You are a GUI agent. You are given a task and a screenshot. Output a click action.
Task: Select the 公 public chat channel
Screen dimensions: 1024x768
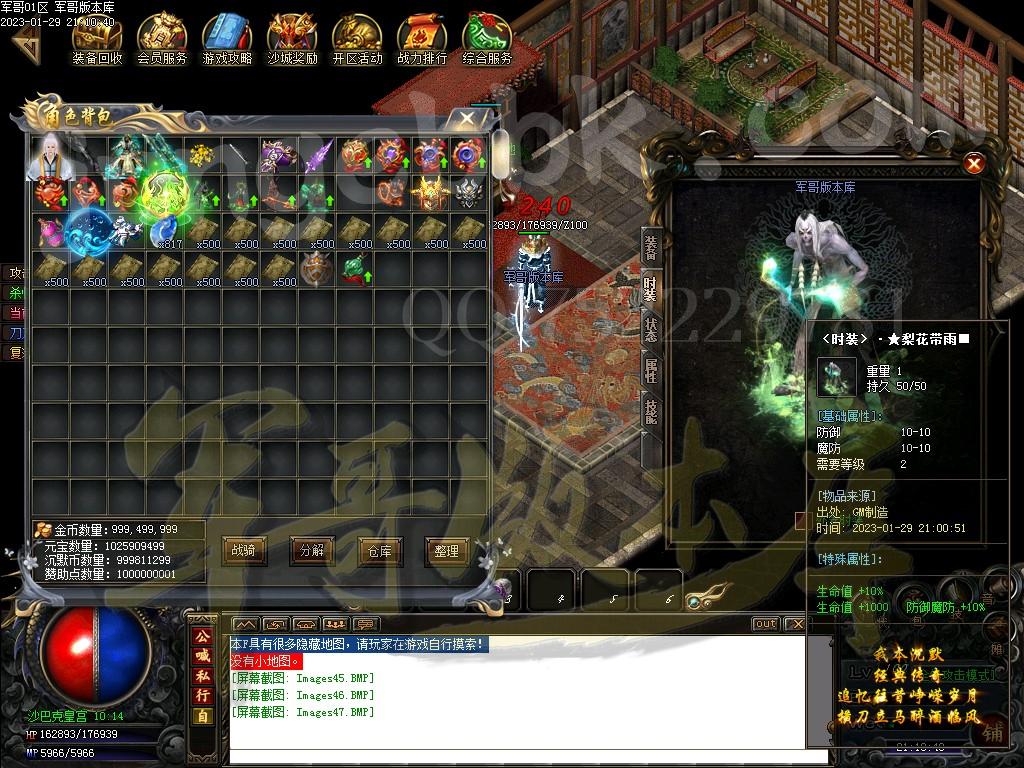tap(202, 637)
